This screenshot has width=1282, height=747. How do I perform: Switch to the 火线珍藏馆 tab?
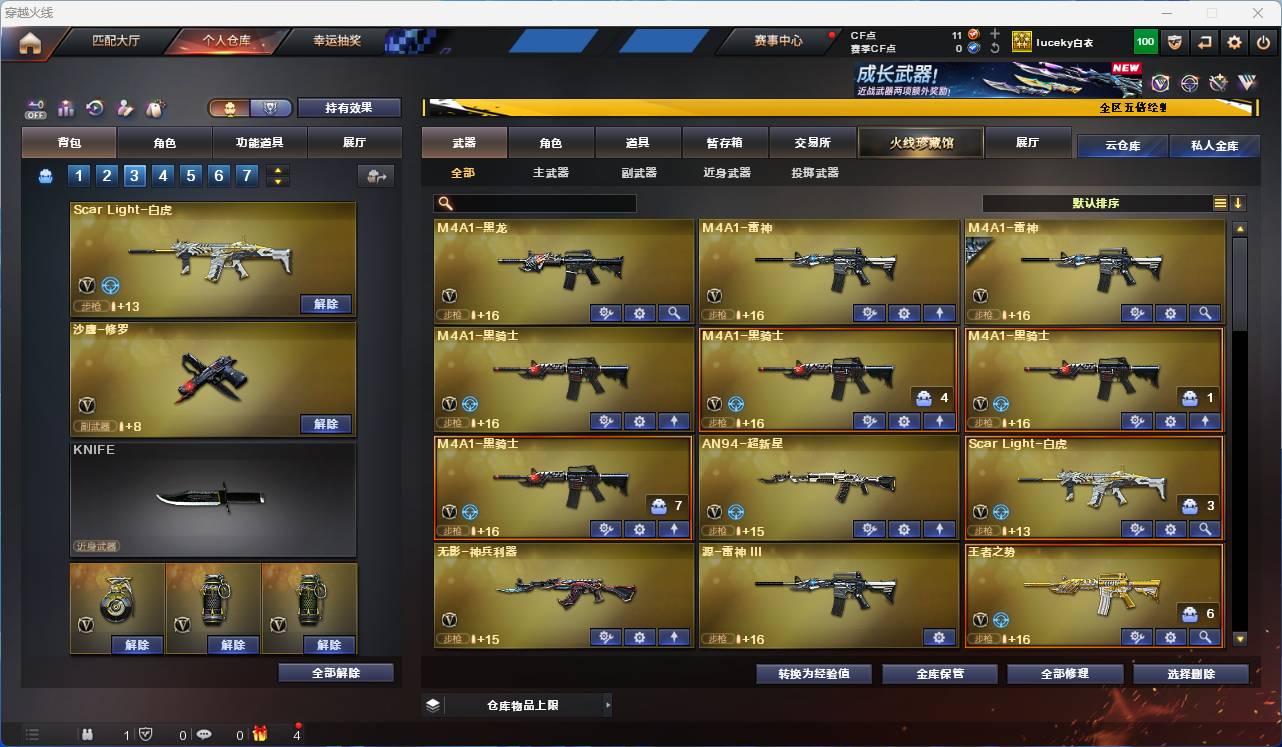[x=919, y=142]
